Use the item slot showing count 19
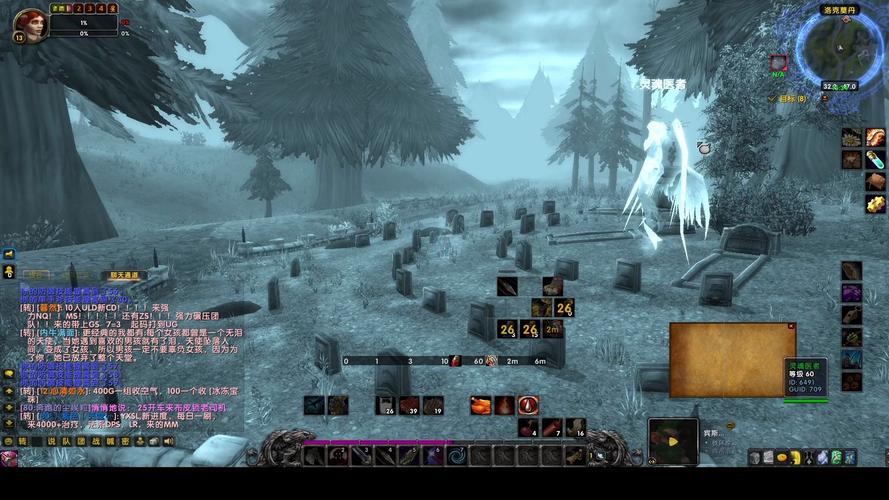Screen dimensions: 889x500 point(432,405)
